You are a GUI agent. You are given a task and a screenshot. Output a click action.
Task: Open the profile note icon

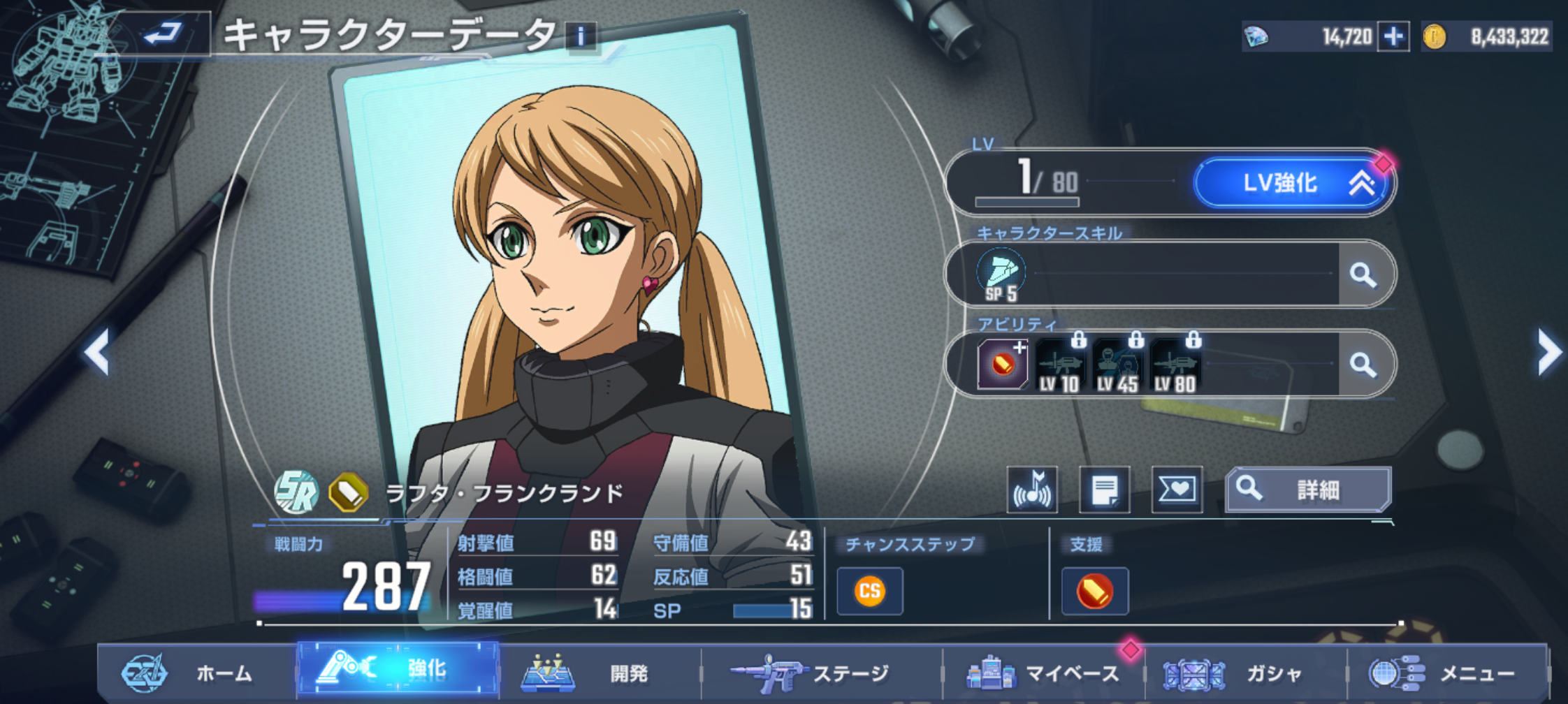tap(1105, 490)
